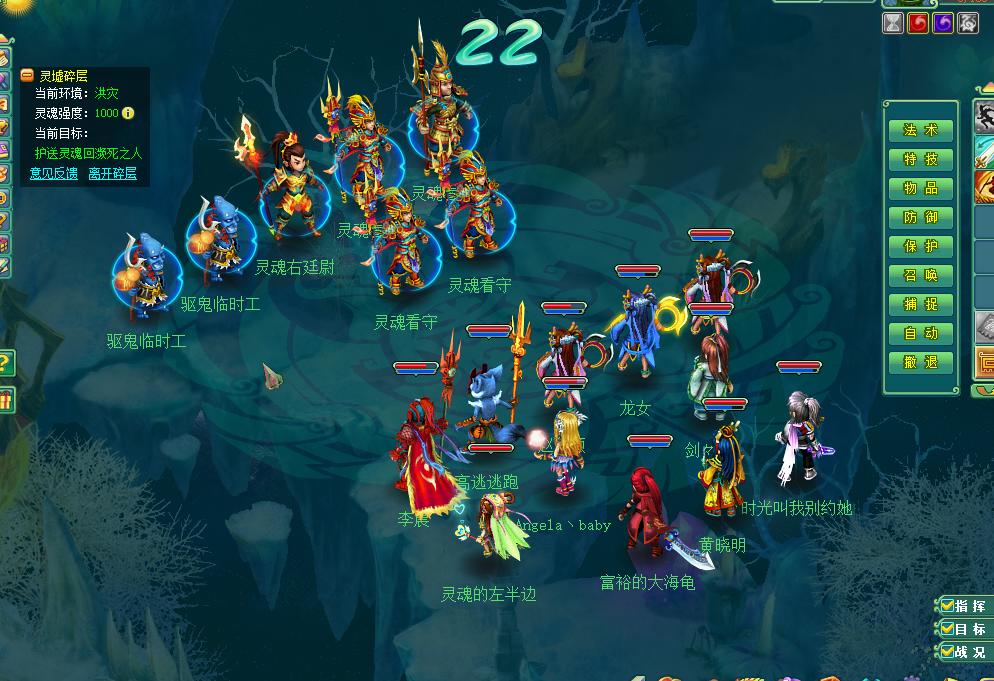Choose the 法术 spell command
The height and width of the screenshot is (681, 994).
tap(920, 130)
